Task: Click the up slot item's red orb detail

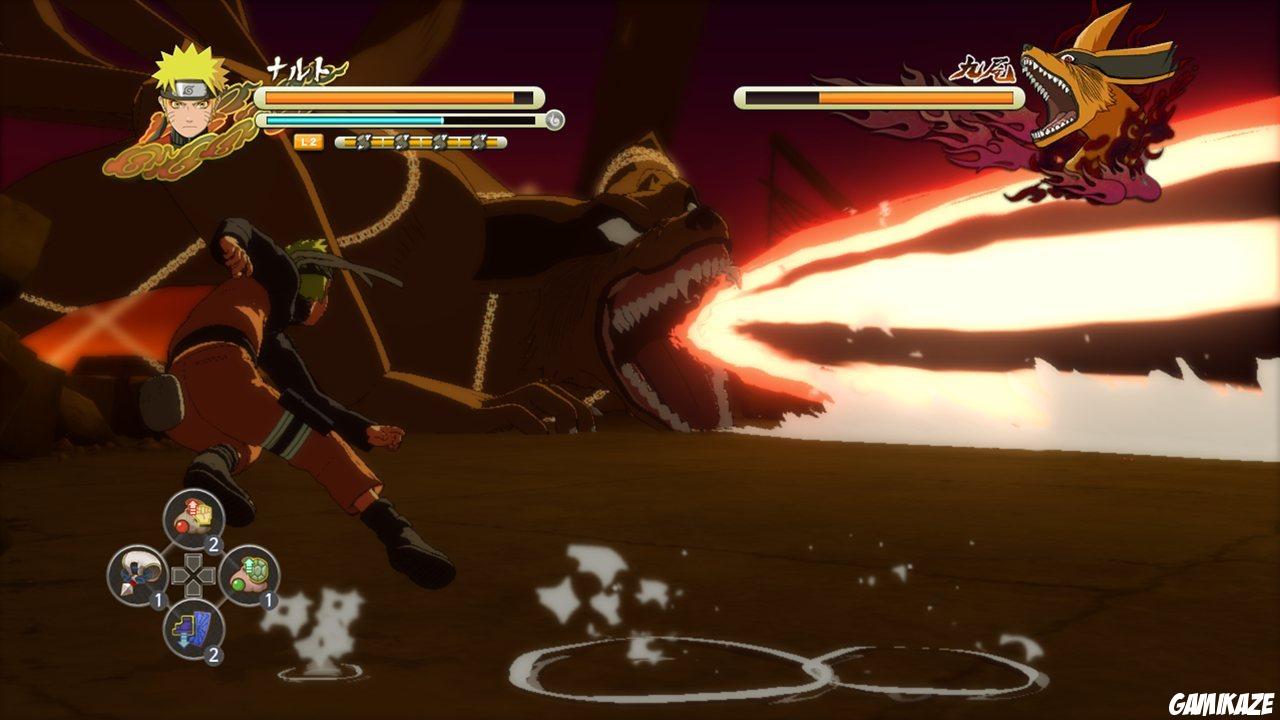Action: click(x=182, y=526)
